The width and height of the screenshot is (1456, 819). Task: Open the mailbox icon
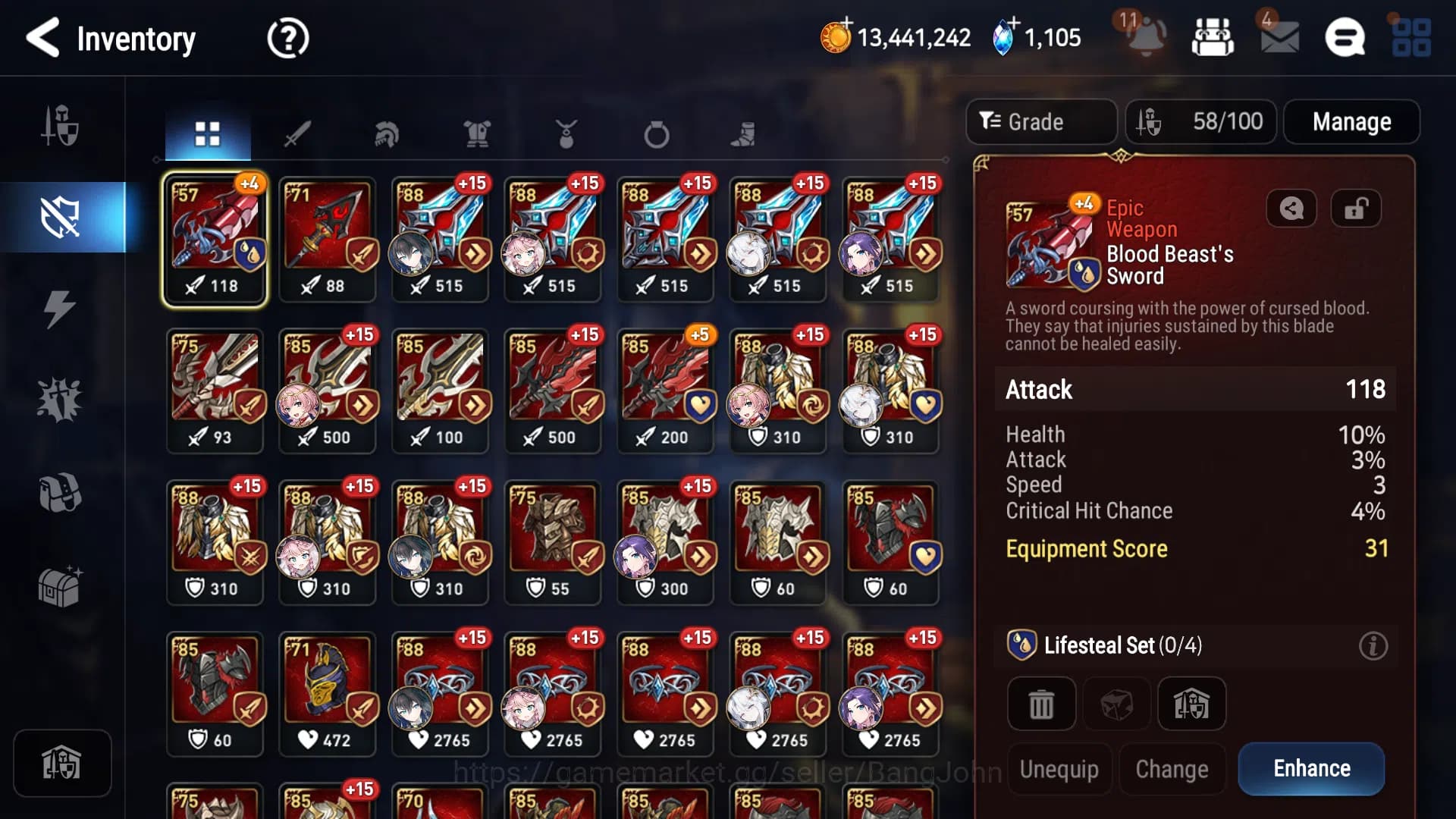coord(1279,38)
